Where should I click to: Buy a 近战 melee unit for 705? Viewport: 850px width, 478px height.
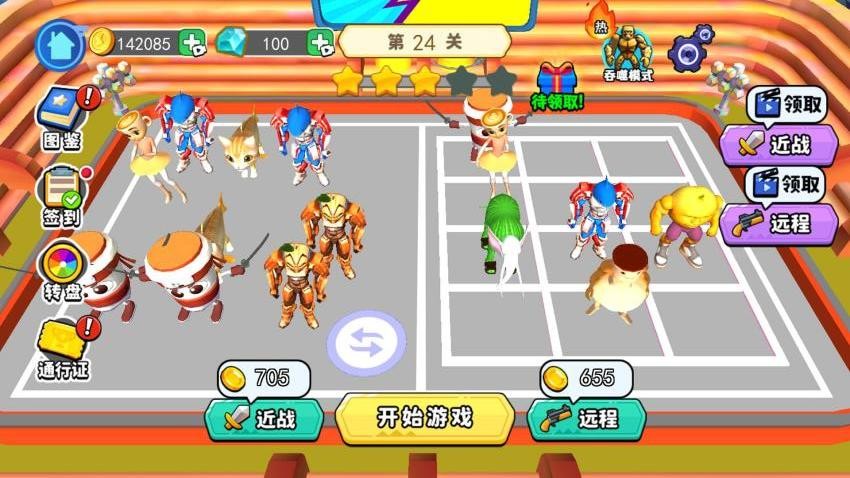(264, 418)
